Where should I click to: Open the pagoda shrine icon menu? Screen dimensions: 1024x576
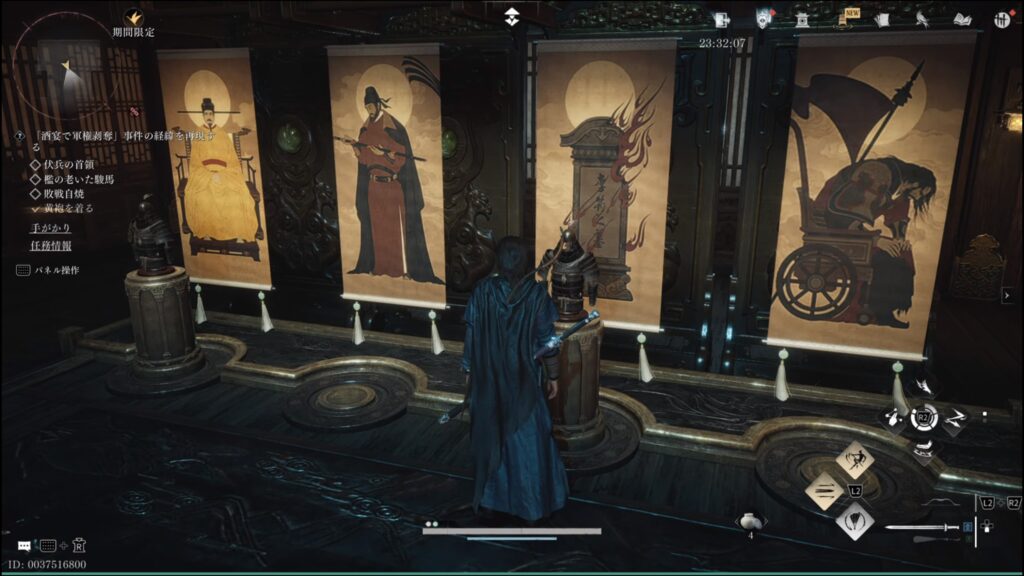pos(801,20)
